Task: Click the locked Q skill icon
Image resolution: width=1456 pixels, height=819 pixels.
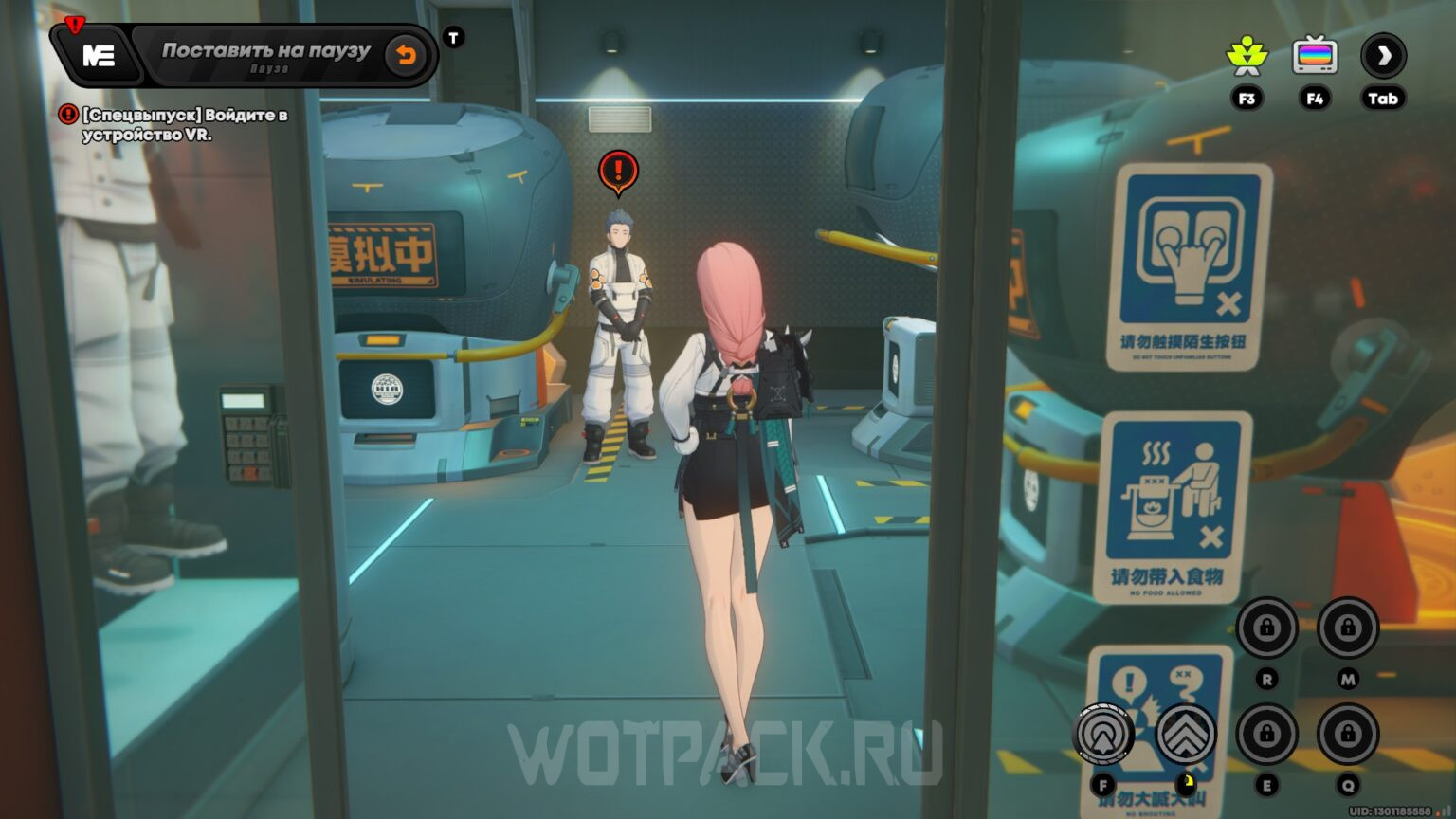Action: point(1346,733)
